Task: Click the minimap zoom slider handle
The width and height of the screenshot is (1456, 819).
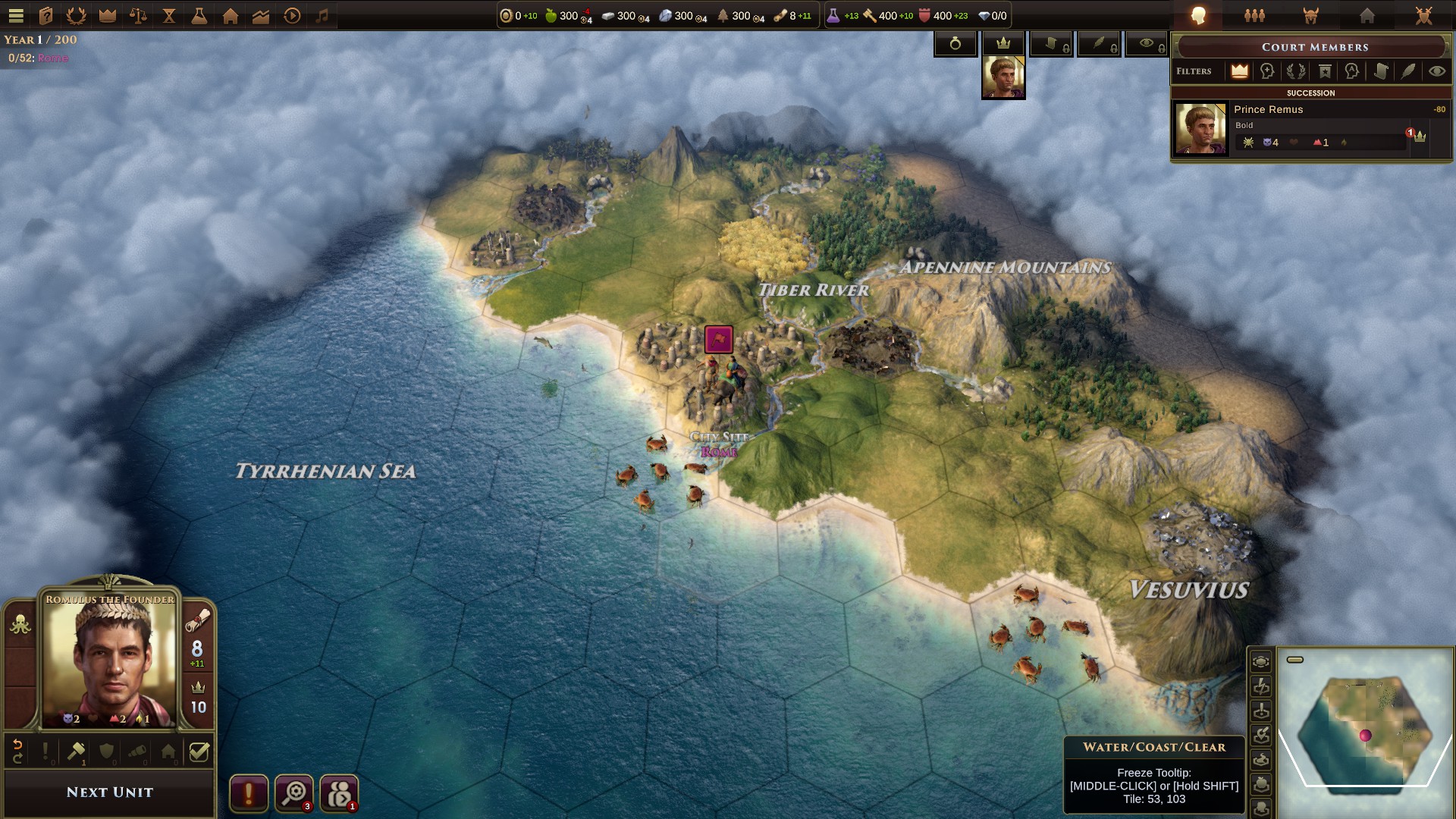Action: coord(1295,660)
